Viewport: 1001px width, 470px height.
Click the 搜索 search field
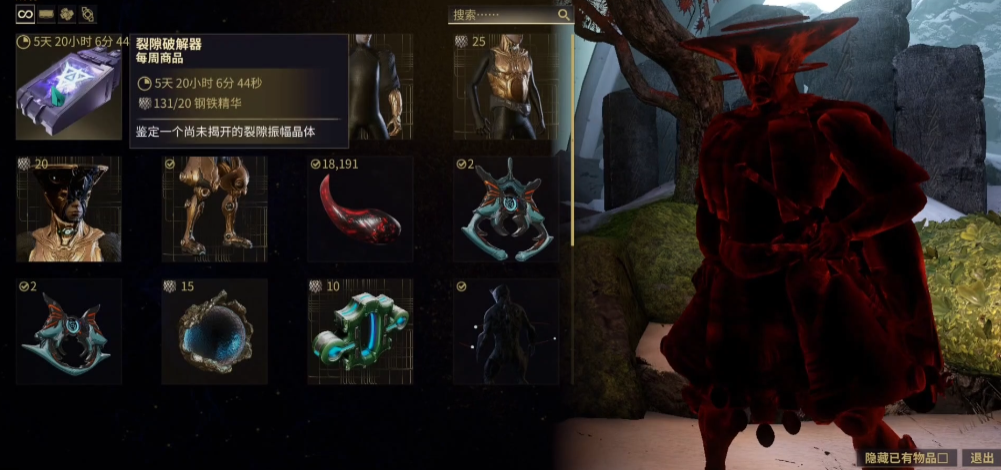coord(502,15)
